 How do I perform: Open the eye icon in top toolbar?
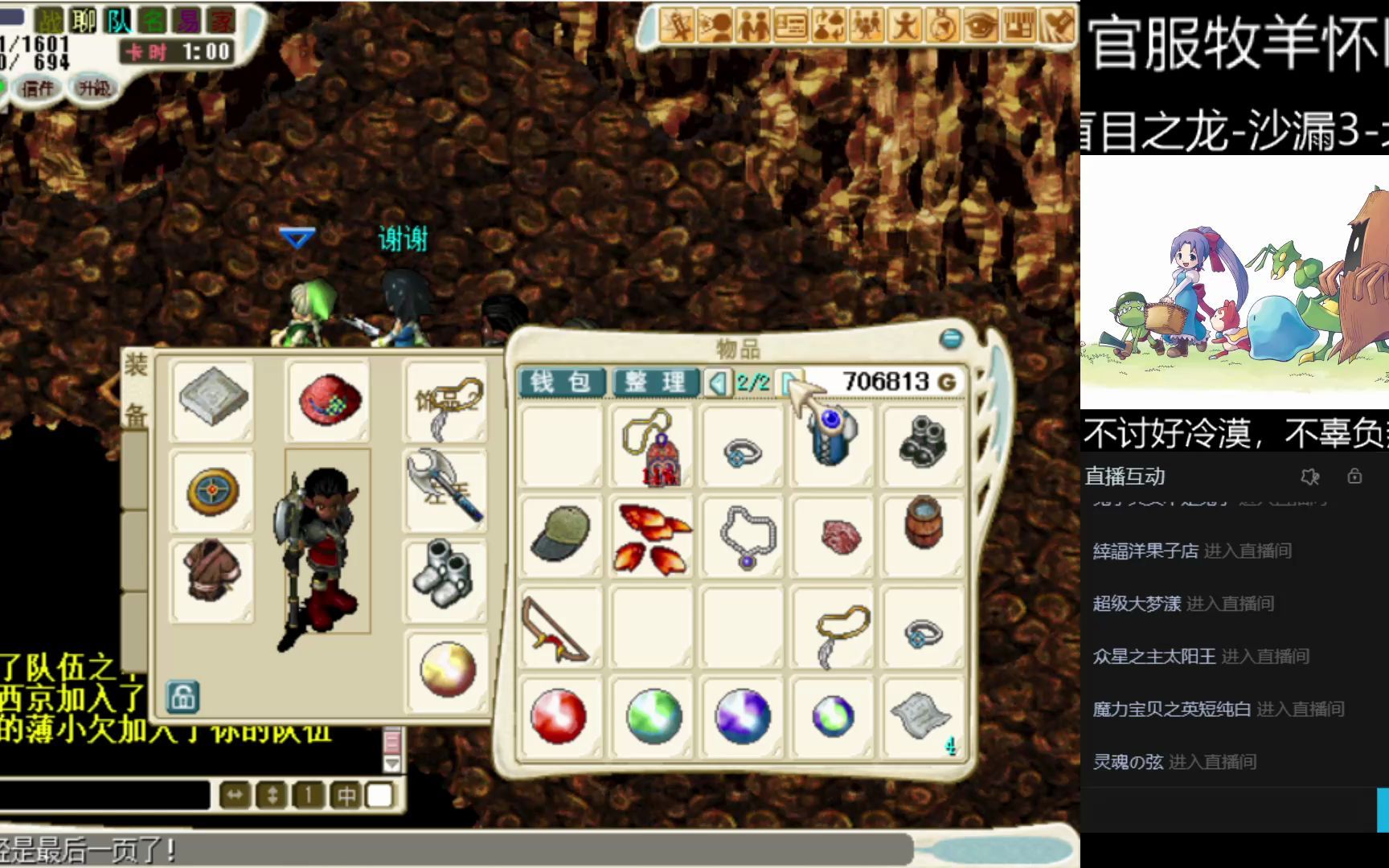click(980, 27)
